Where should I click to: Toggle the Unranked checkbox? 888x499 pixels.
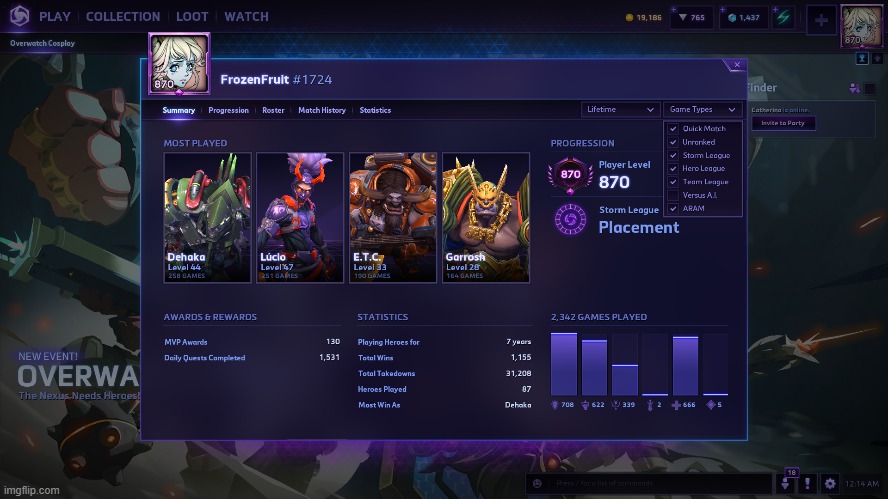pyautogui.click(x=673, y=142)
